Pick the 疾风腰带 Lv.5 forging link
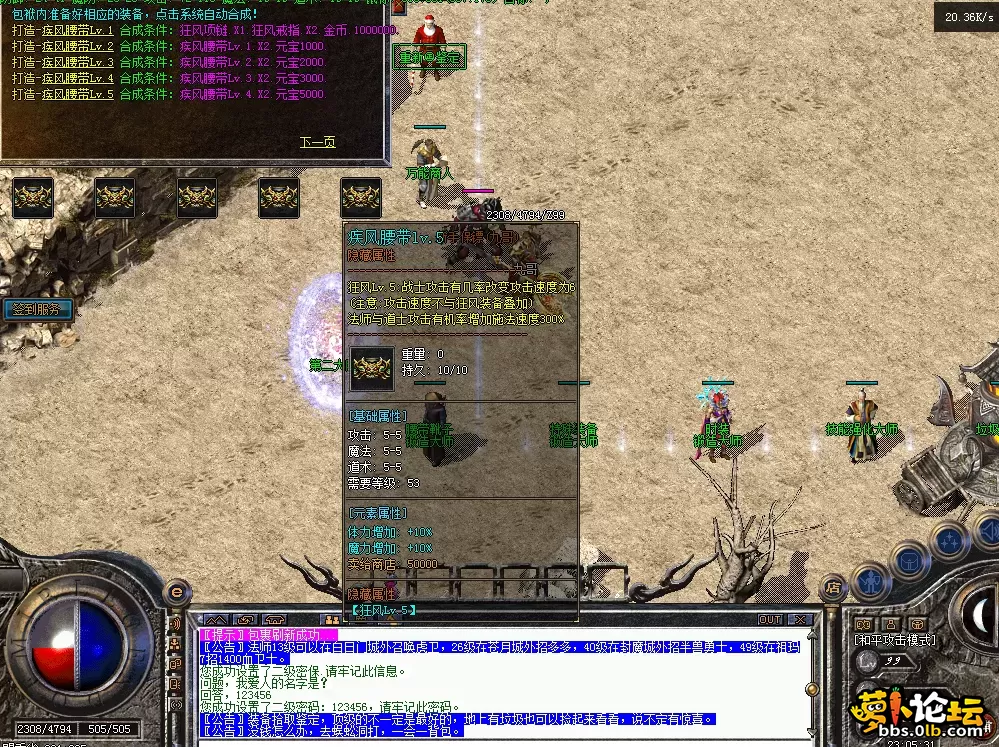 [63, 94]
